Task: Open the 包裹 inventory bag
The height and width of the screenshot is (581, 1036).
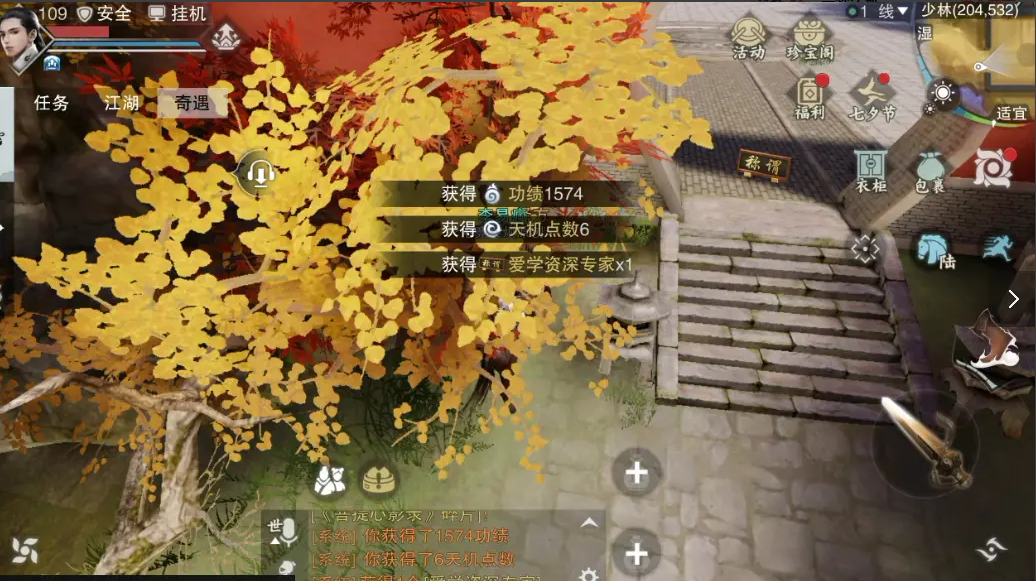Action: click(929, 170)
